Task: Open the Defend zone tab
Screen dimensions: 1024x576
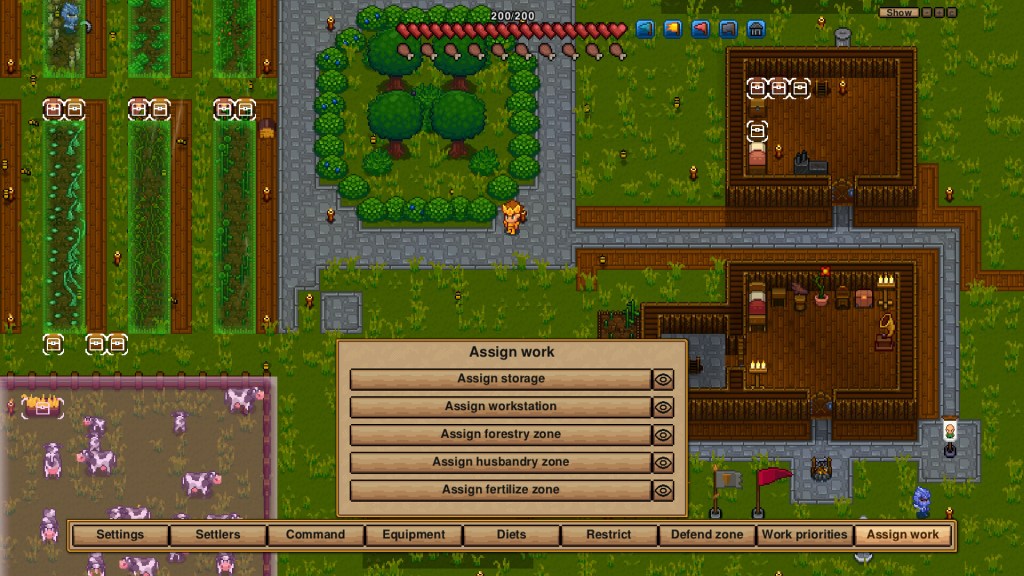Action: tap(707, 535)
